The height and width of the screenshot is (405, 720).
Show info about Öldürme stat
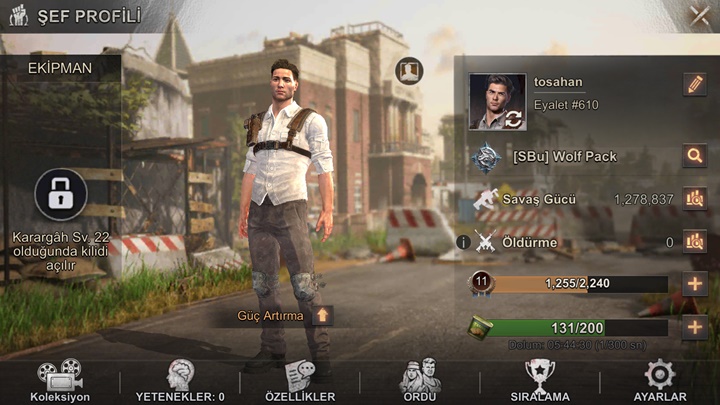coord(463,241)
